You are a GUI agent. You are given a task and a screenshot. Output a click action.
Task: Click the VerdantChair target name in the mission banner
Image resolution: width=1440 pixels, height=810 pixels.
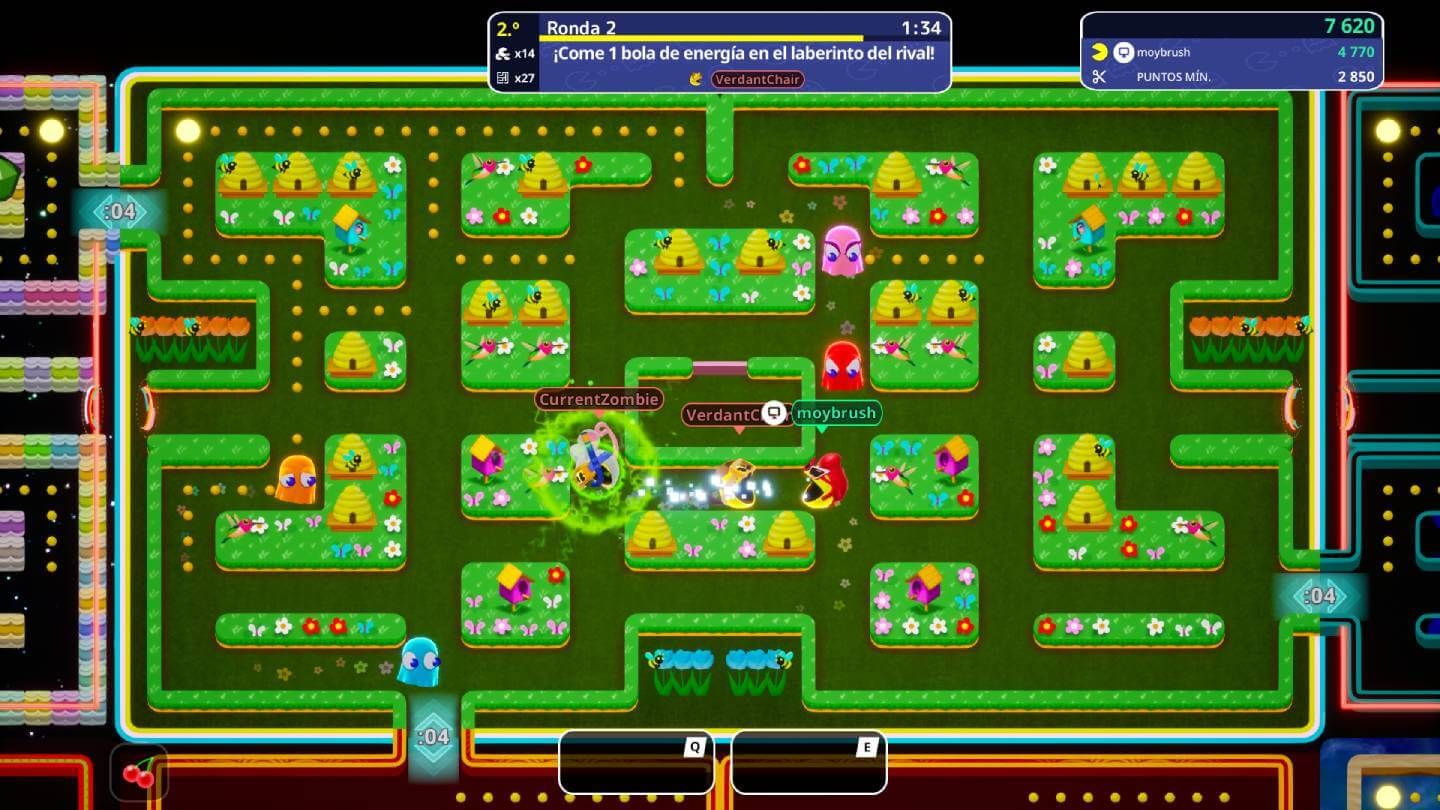pos(757,79)
